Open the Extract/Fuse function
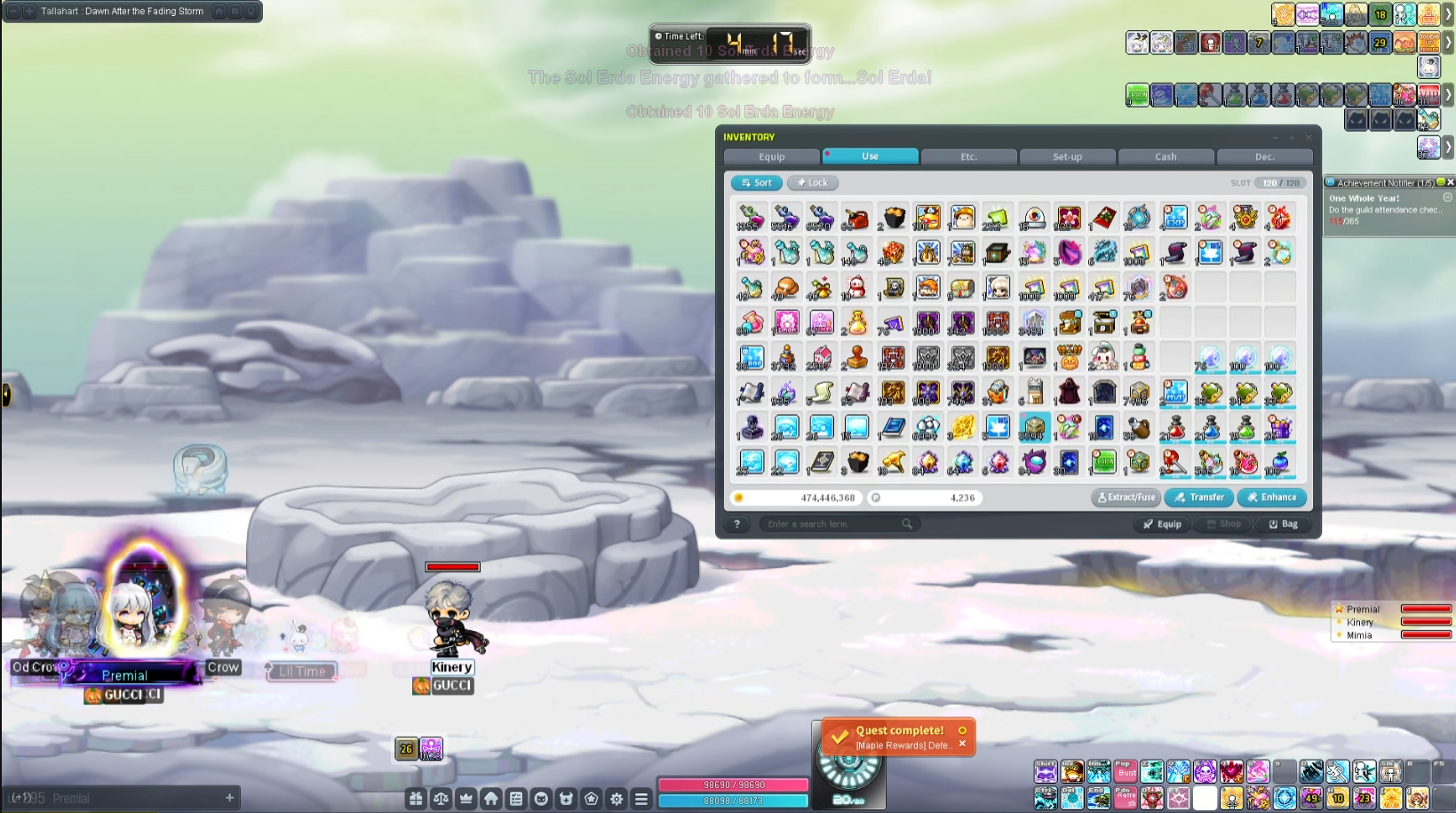This screenshot has width=1456, height=813. pyautogui.click(x=1126, y=498)
